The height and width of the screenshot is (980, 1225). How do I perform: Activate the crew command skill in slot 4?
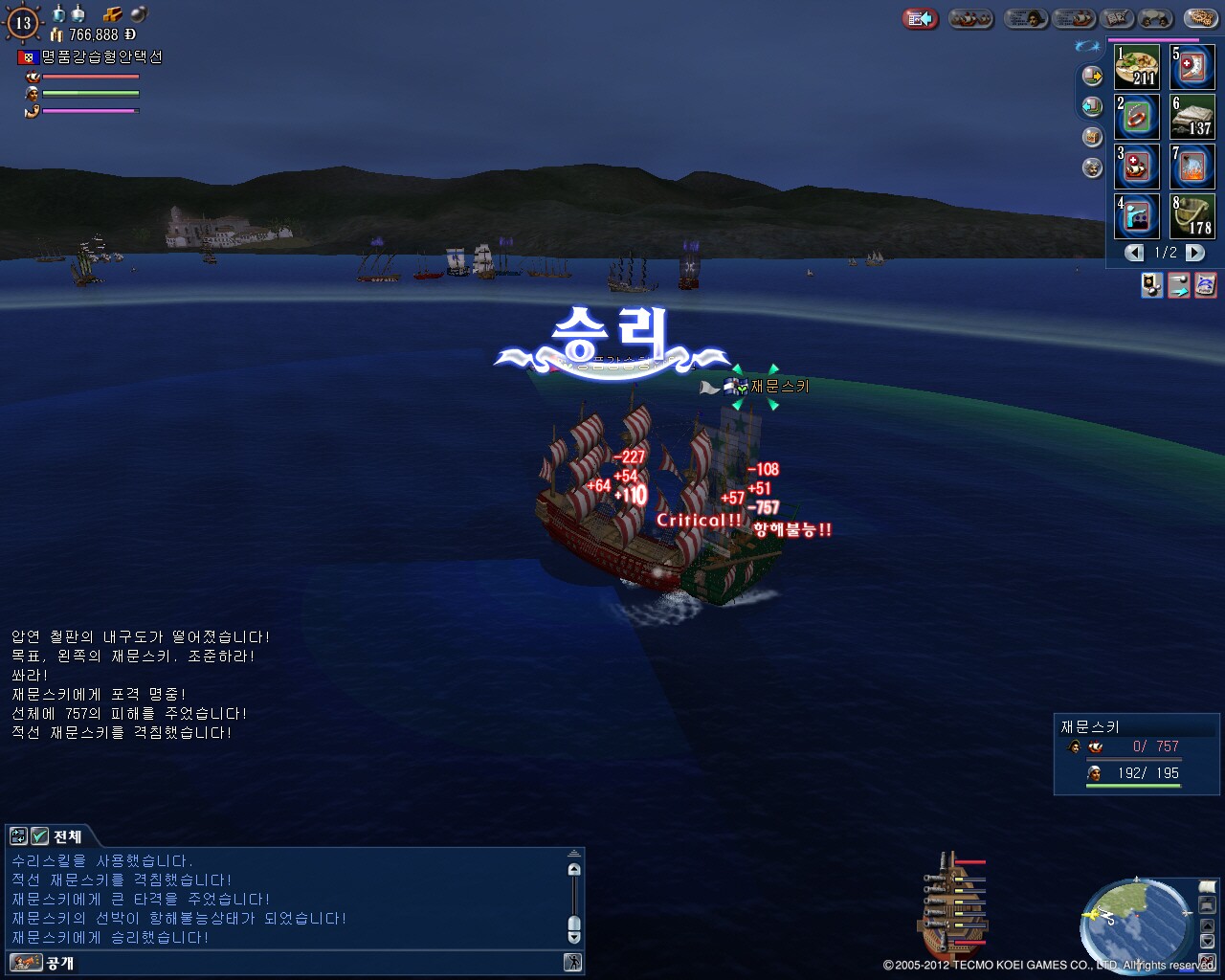point(1136,216)
